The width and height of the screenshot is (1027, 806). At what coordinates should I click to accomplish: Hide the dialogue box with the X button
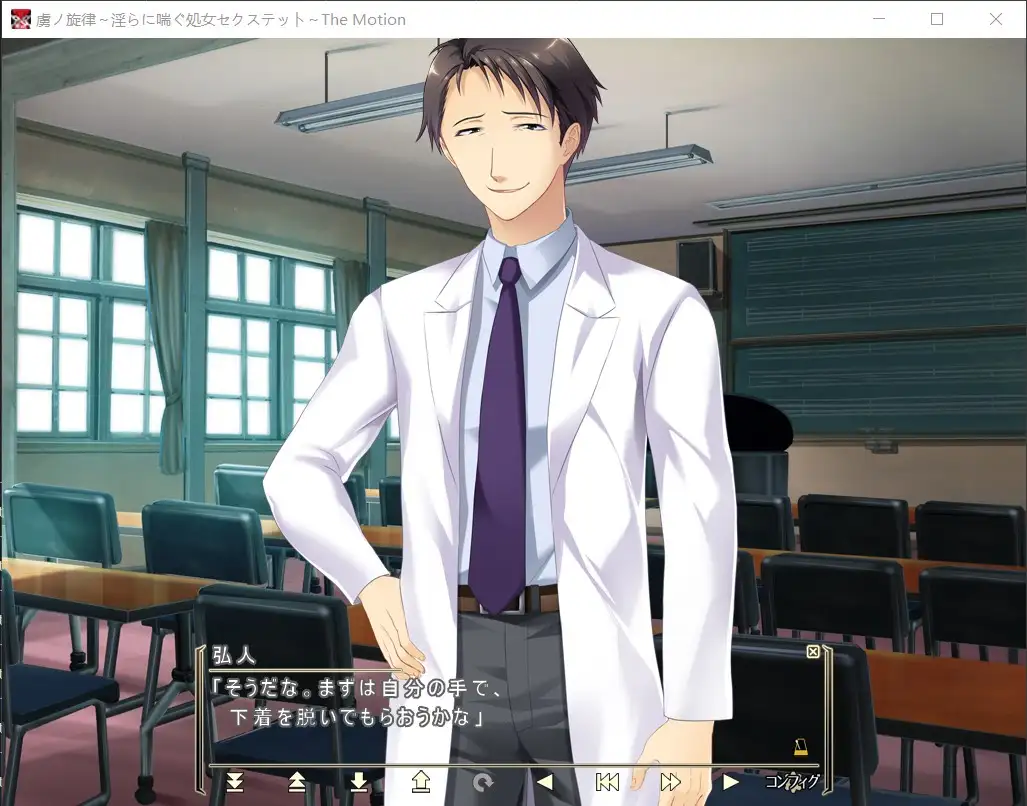pos(813,652)
